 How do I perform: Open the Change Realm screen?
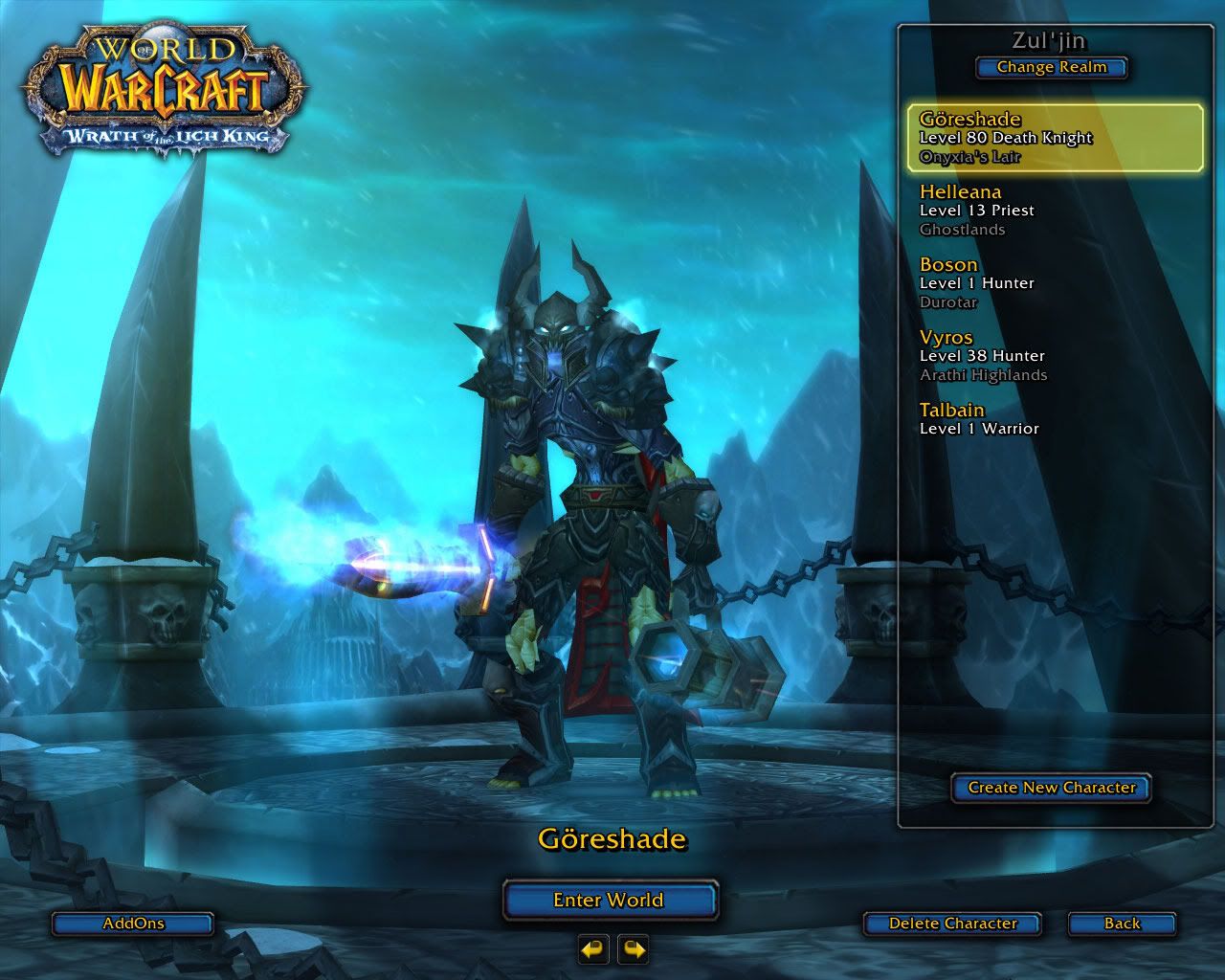tap(1051, 67)
